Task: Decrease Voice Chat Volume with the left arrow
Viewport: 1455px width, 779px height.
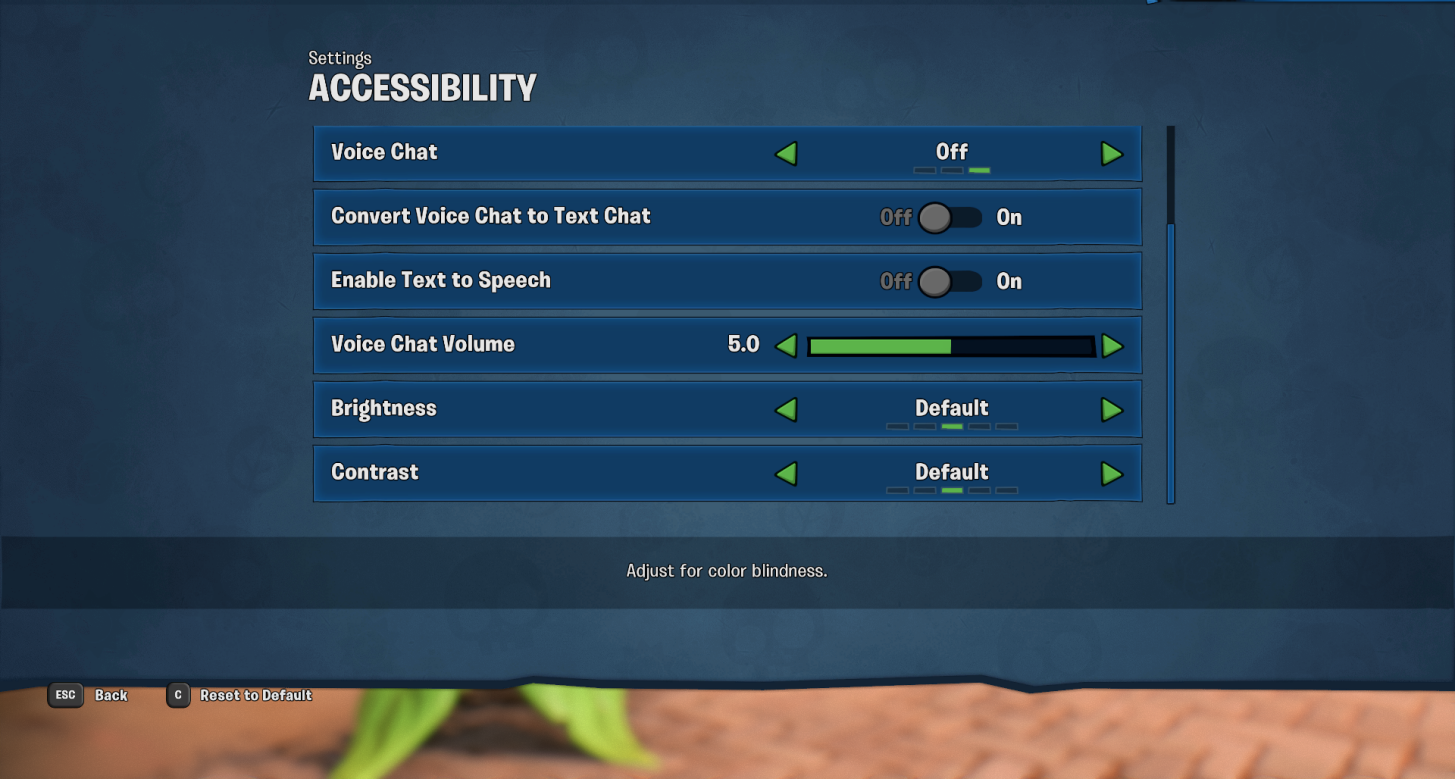Action: click(787, 345)
